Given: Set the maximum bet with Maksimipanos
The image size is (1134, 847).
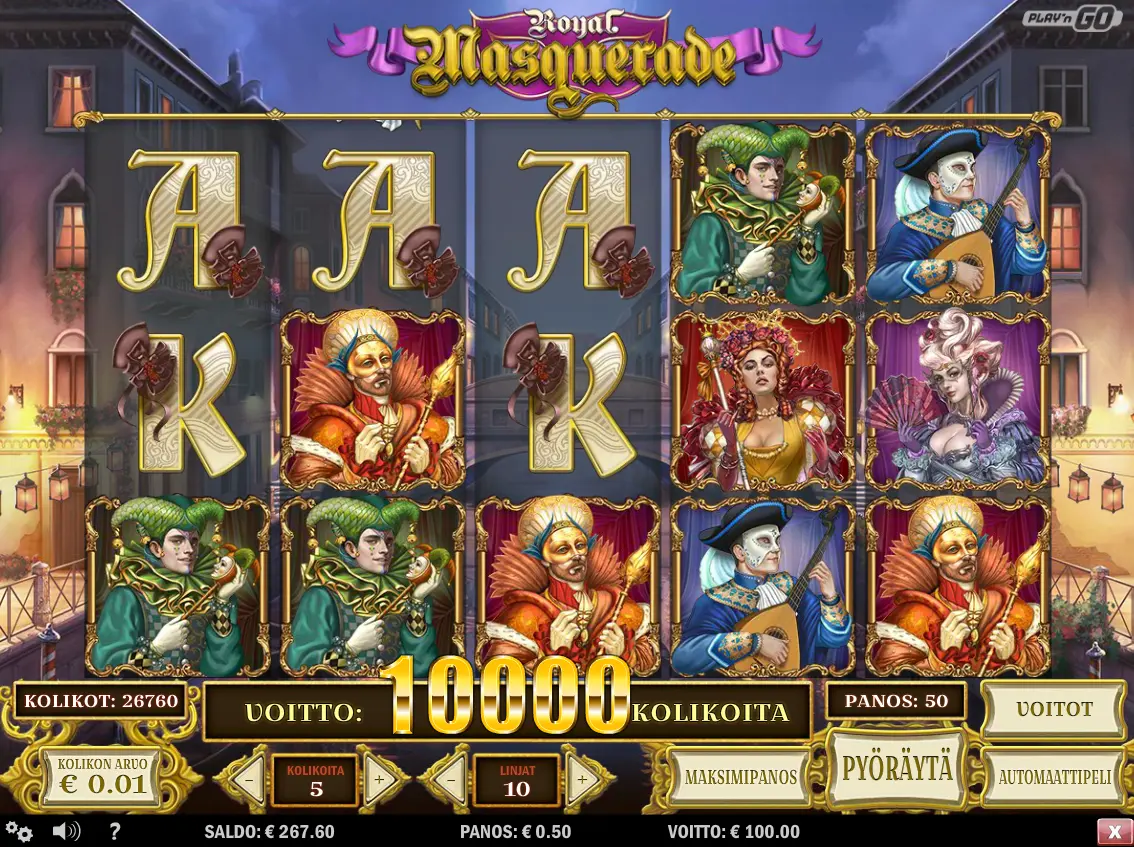Looking at the screenshot, I should coord(740,777).
